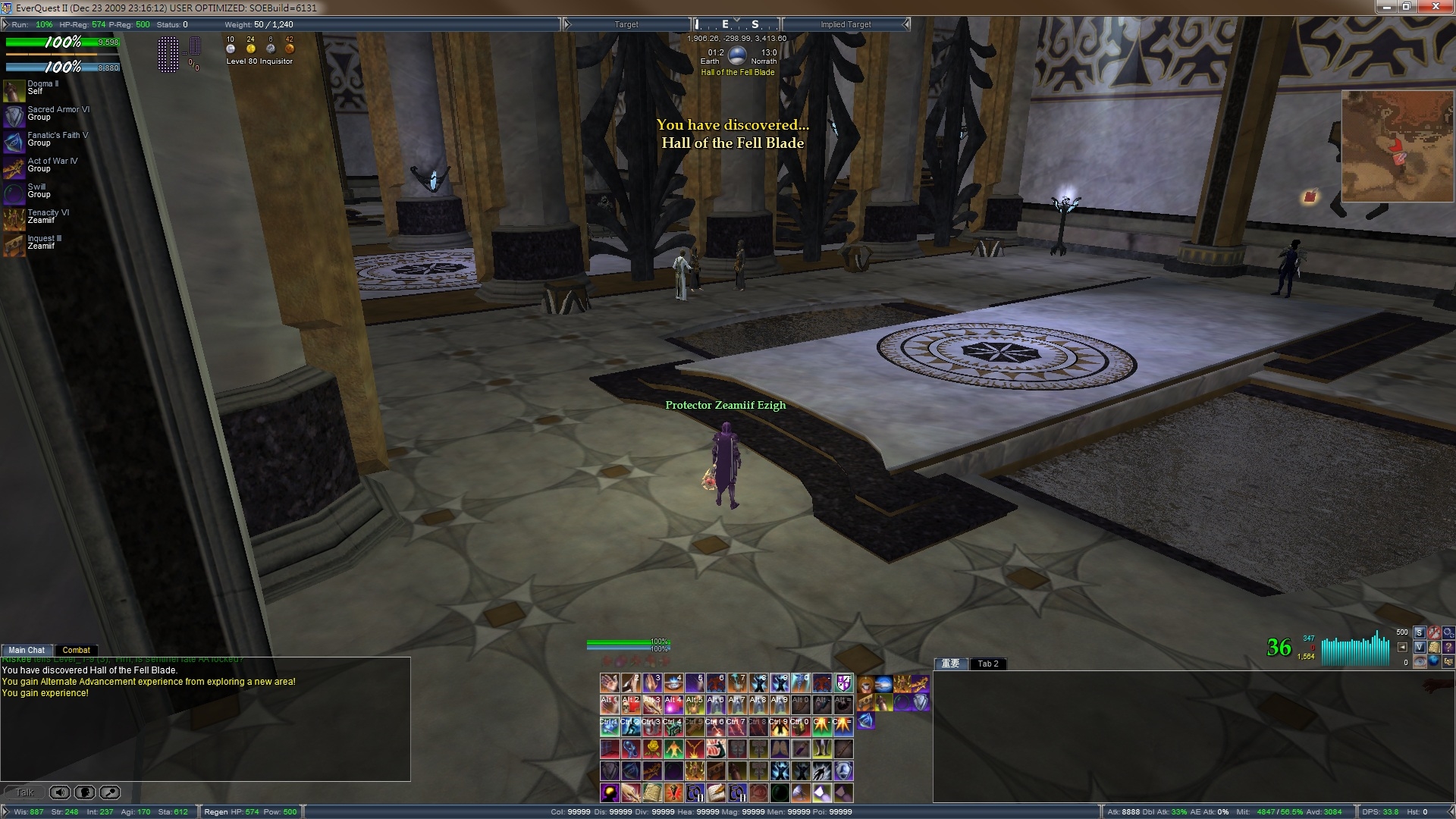Use the running figure Ctrl 2 ability
Image resolution: width=1456 pixels, height=819 pixels.
tap(631, 727)
